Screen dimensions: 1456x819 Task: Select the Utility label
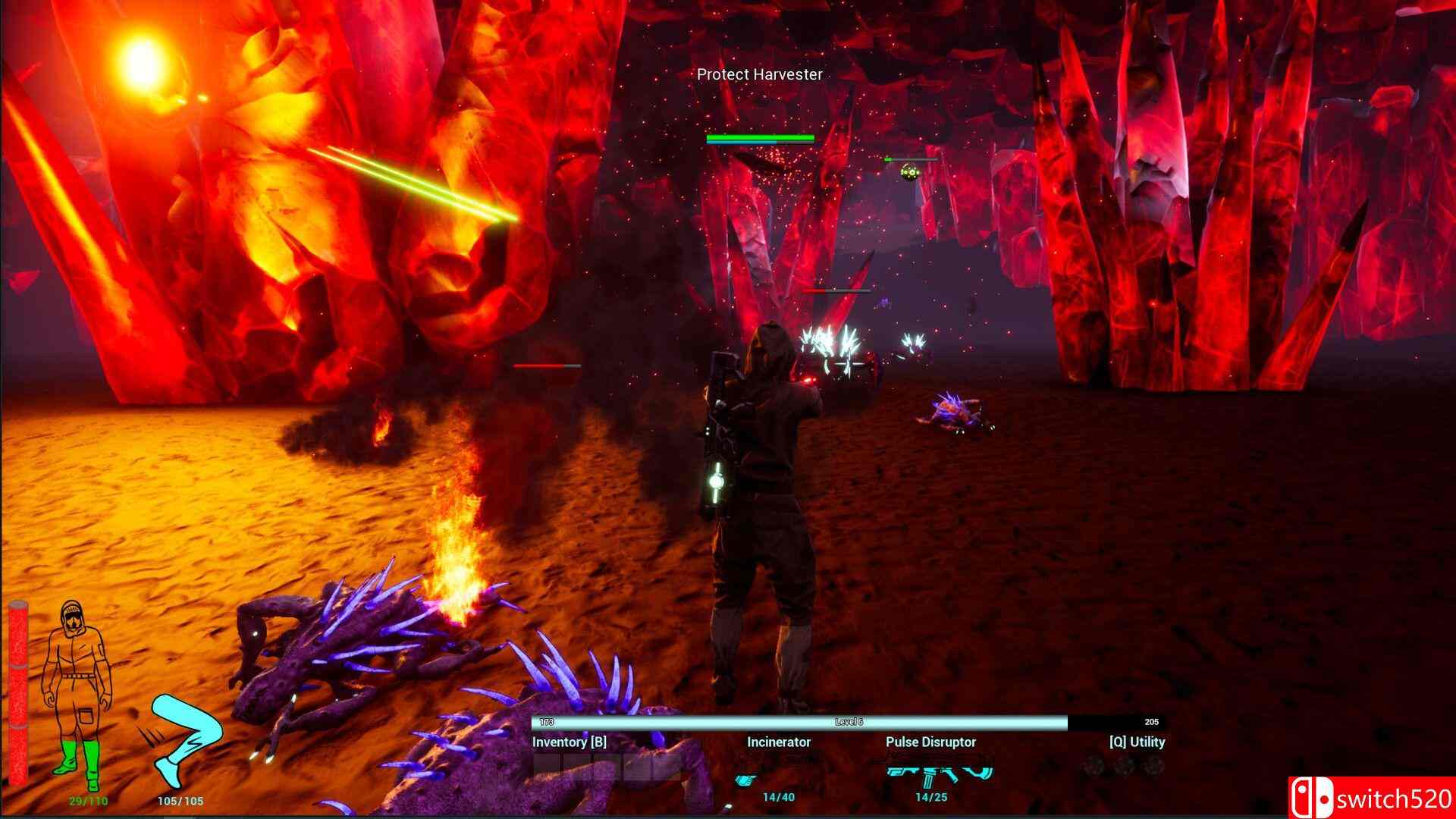point(1137,742)
